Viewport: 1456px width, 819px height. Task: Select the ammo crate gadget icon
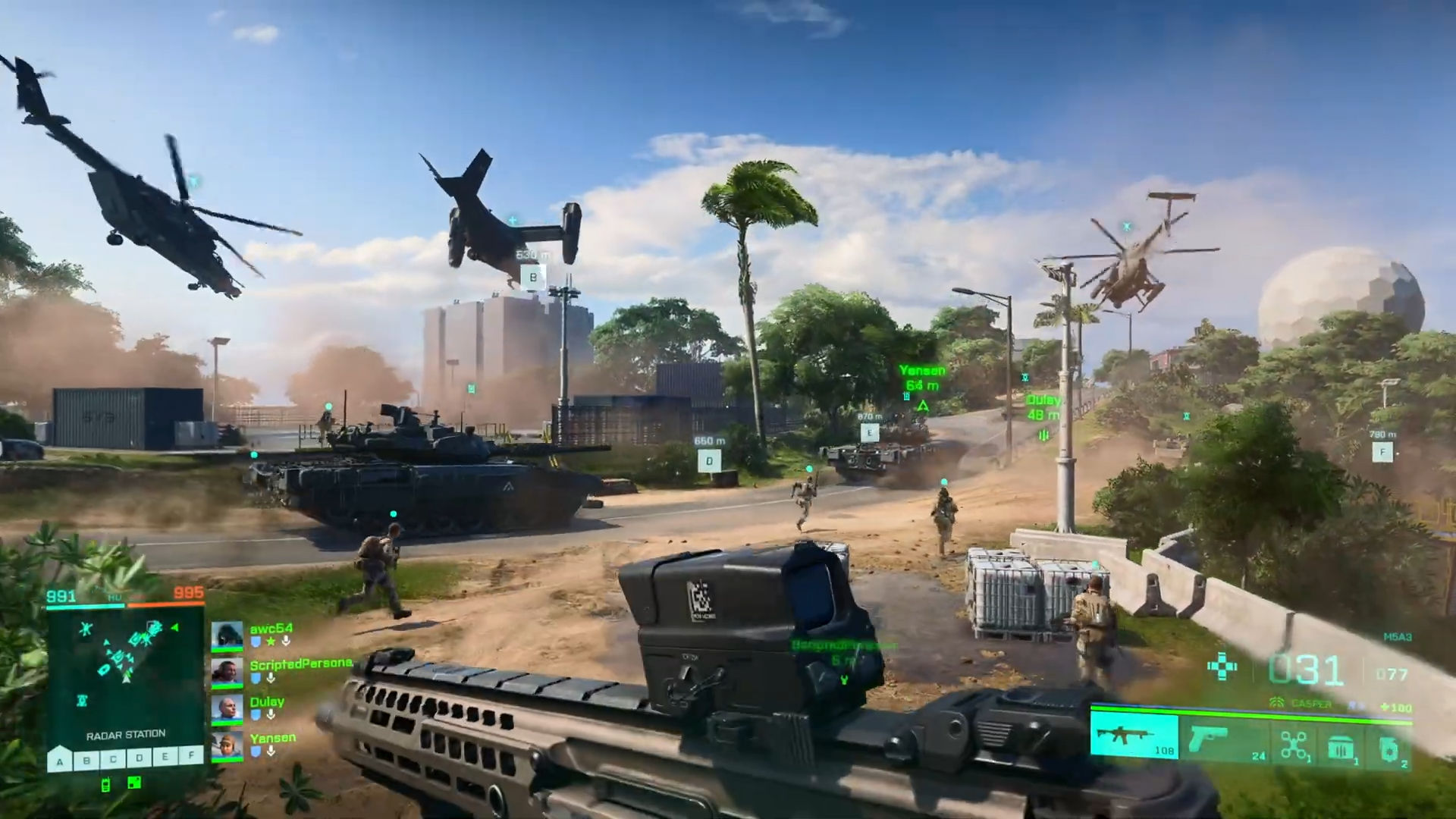[x=1340, y=743]
